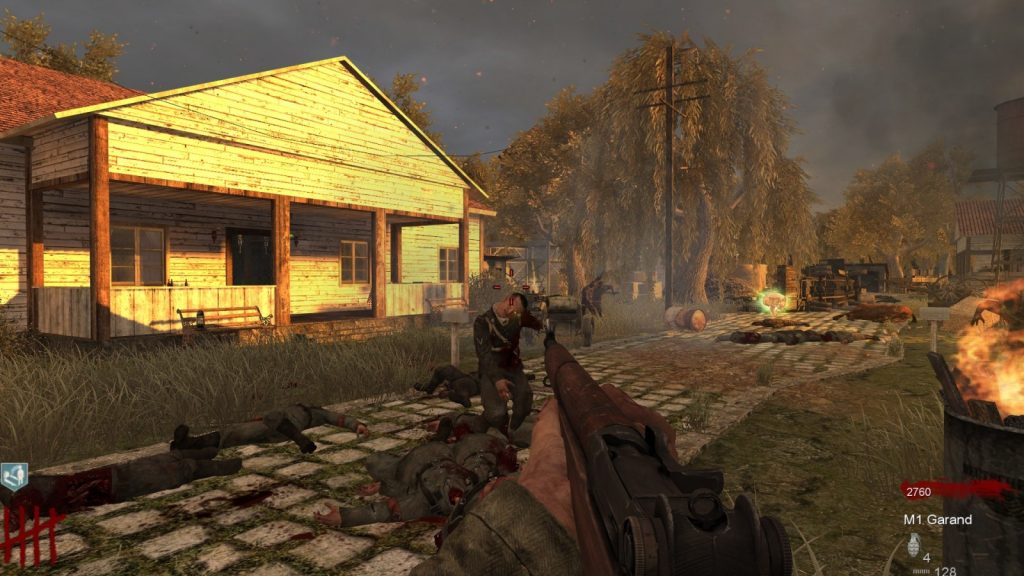Click the M1 Garand weapon label
This screenshot has height=576, width=1024.
click(939, 520)
